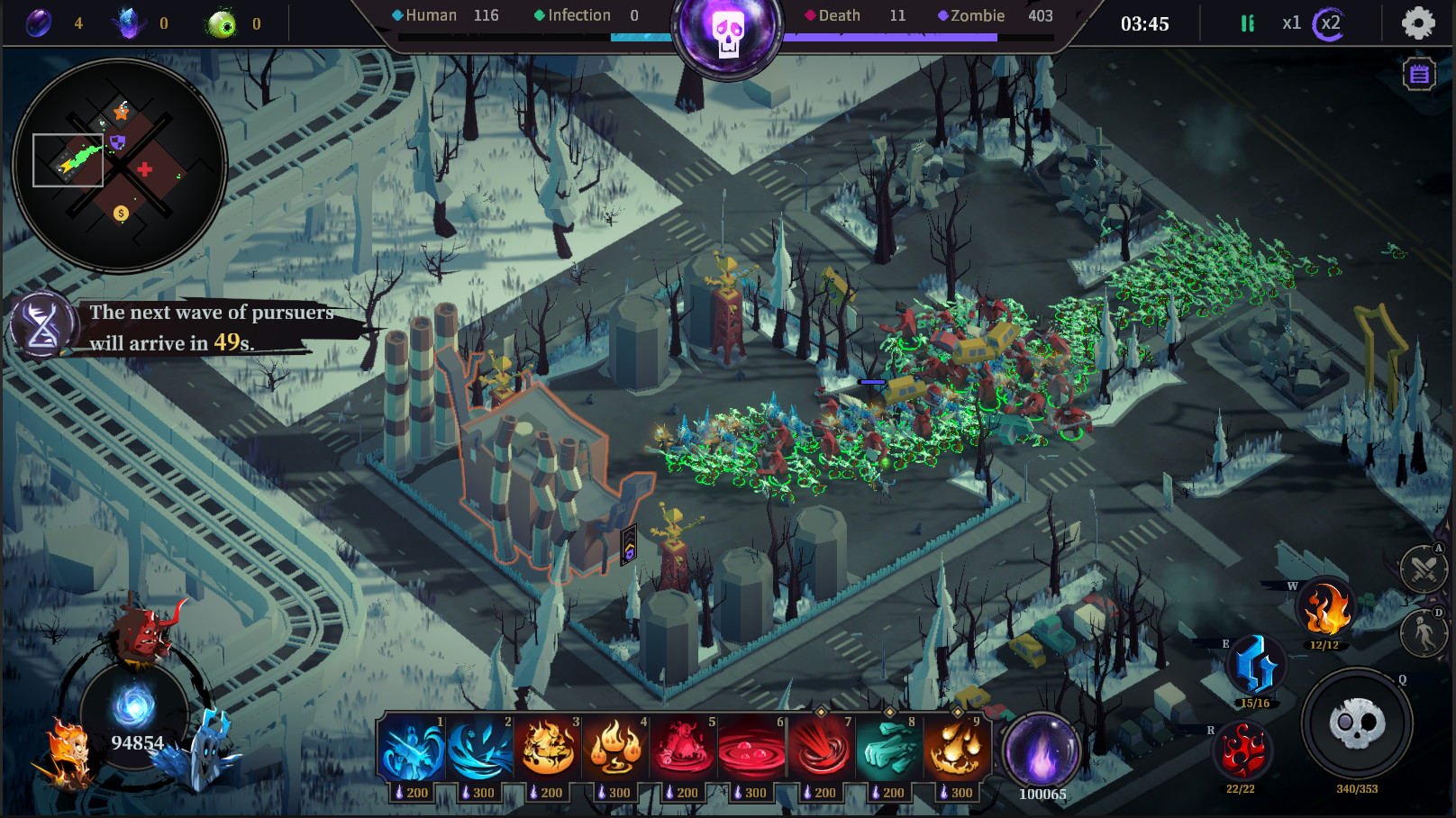Open the map overlay panel below the settings gear
Viewport: 1456px width, 818px height.
pyautogui.click(x=1417, y=73)
